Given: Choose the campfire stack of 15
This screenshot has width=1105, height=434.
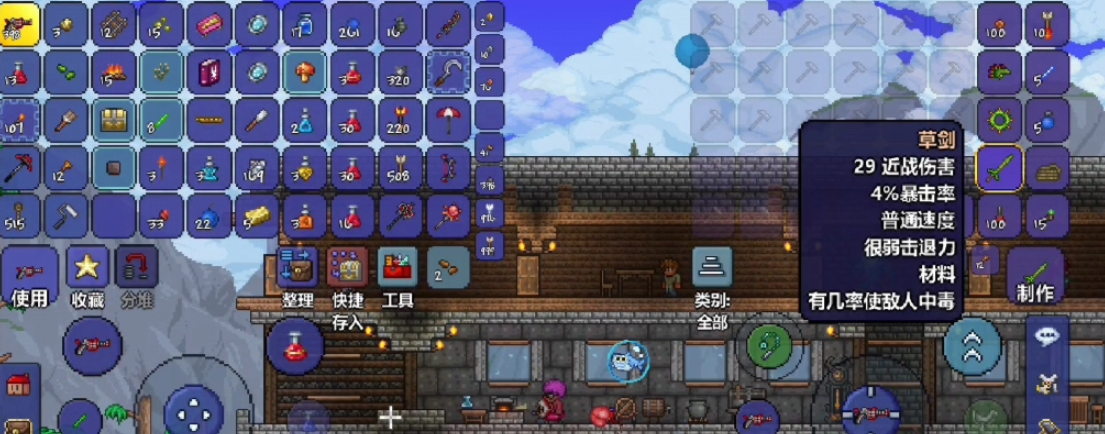Looking at the screenshot, I should [114, 71].
